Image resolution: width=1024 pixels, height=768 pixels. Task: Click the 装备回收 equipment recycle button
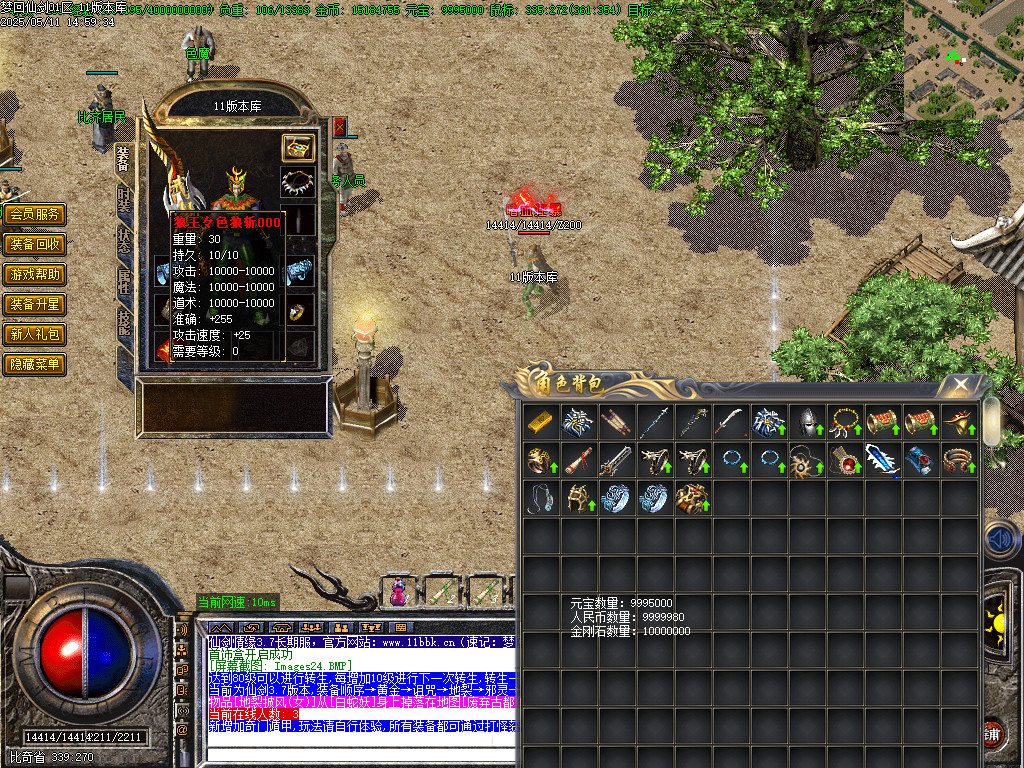point(34,244)
